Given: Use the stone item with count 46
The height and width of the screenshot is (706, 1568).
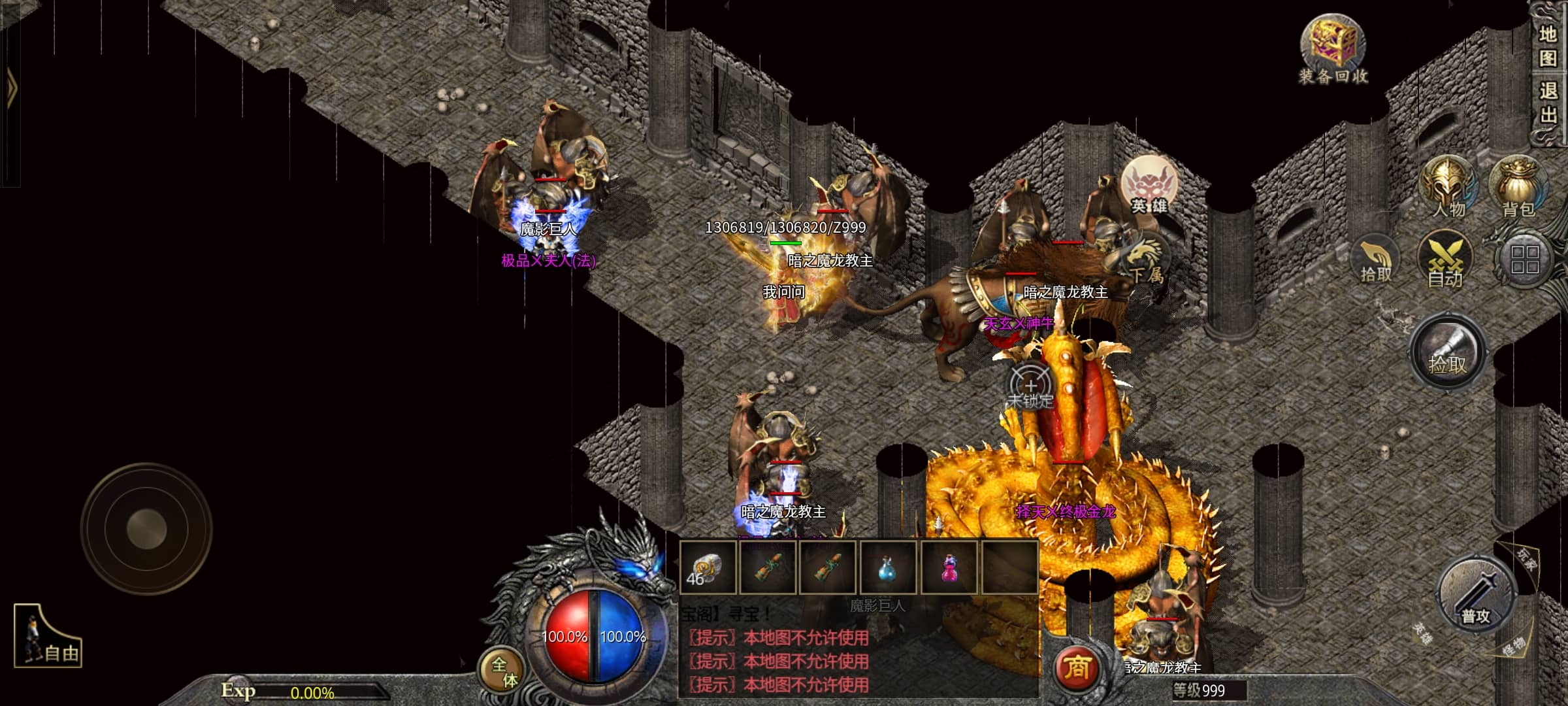Looking at the screenshot, I should tap(708, 567).
